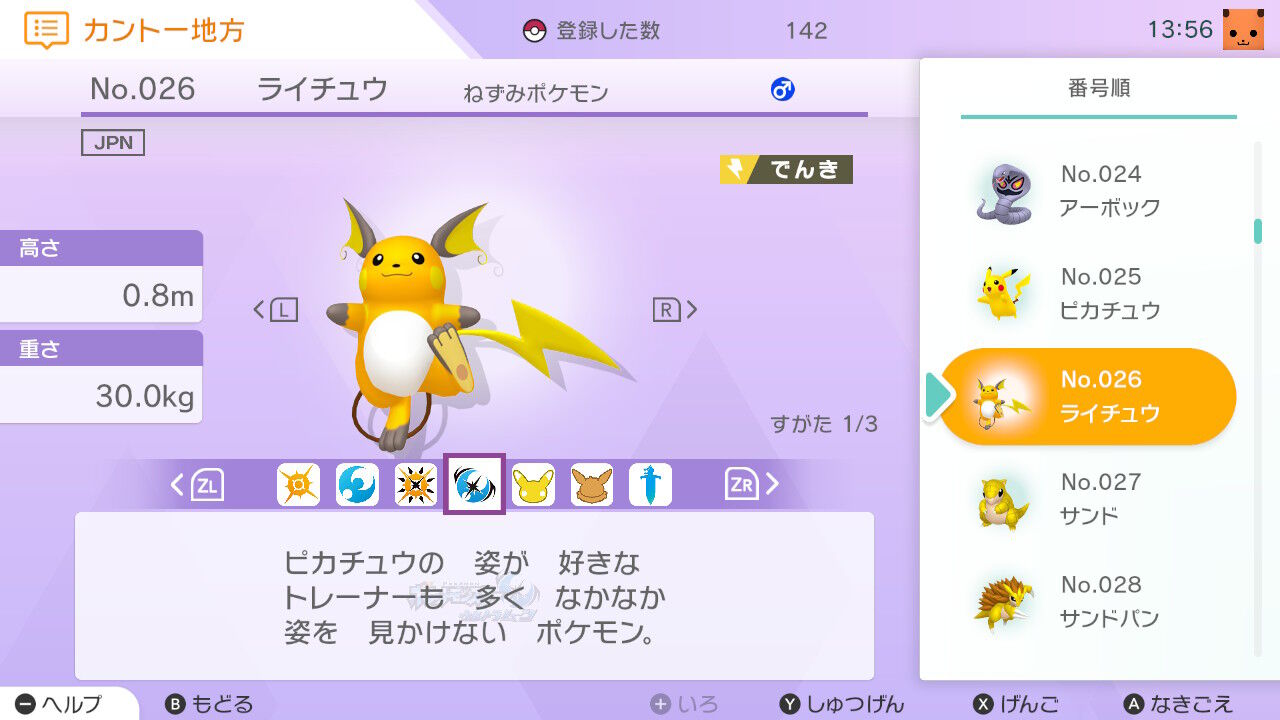Select the Pokémon Sword game icon
This screenshot has width=1280, height=720.
(650, 484)
